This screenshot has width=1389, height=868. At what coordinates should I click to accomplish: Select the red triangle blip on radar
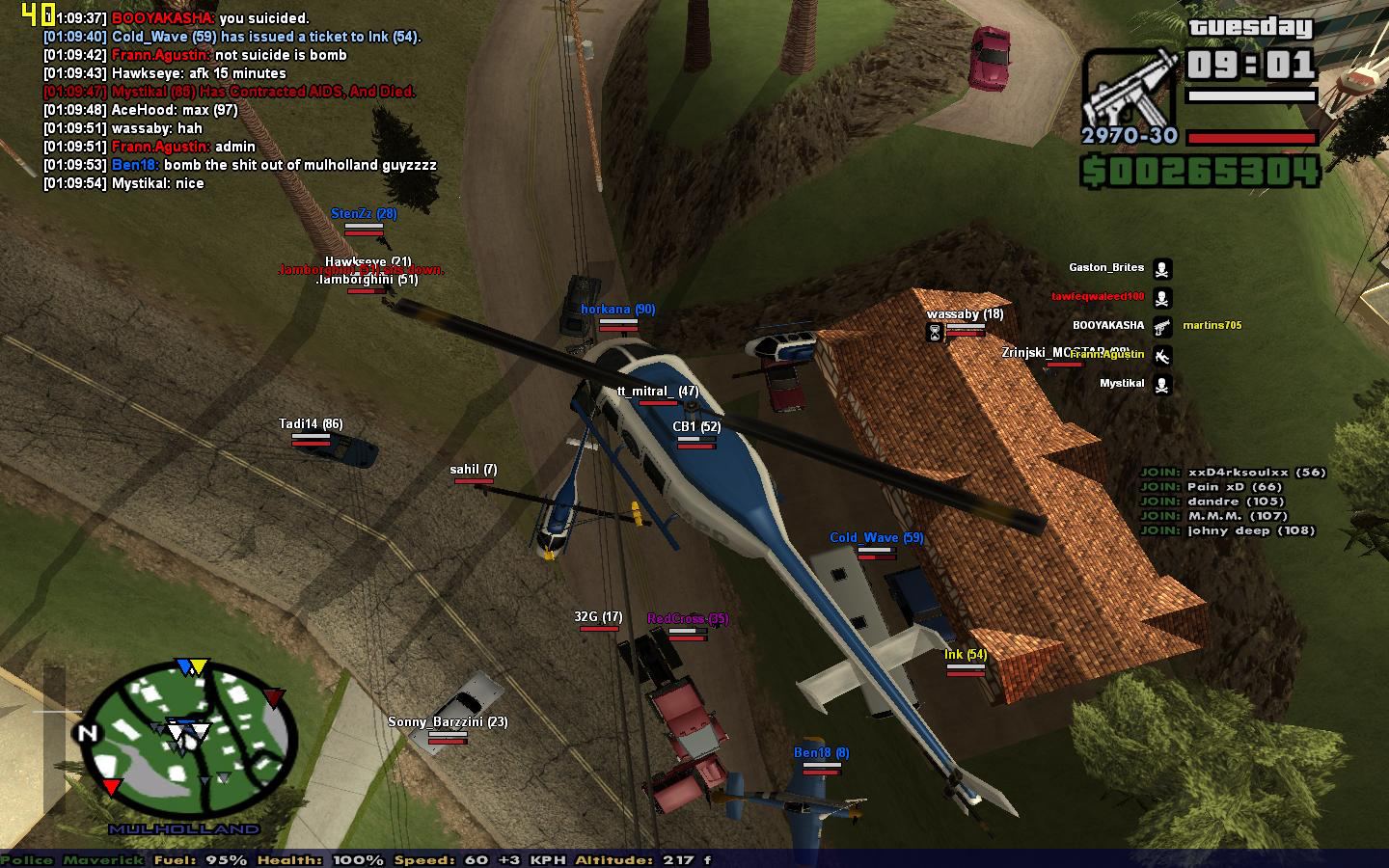pos(112,788)
